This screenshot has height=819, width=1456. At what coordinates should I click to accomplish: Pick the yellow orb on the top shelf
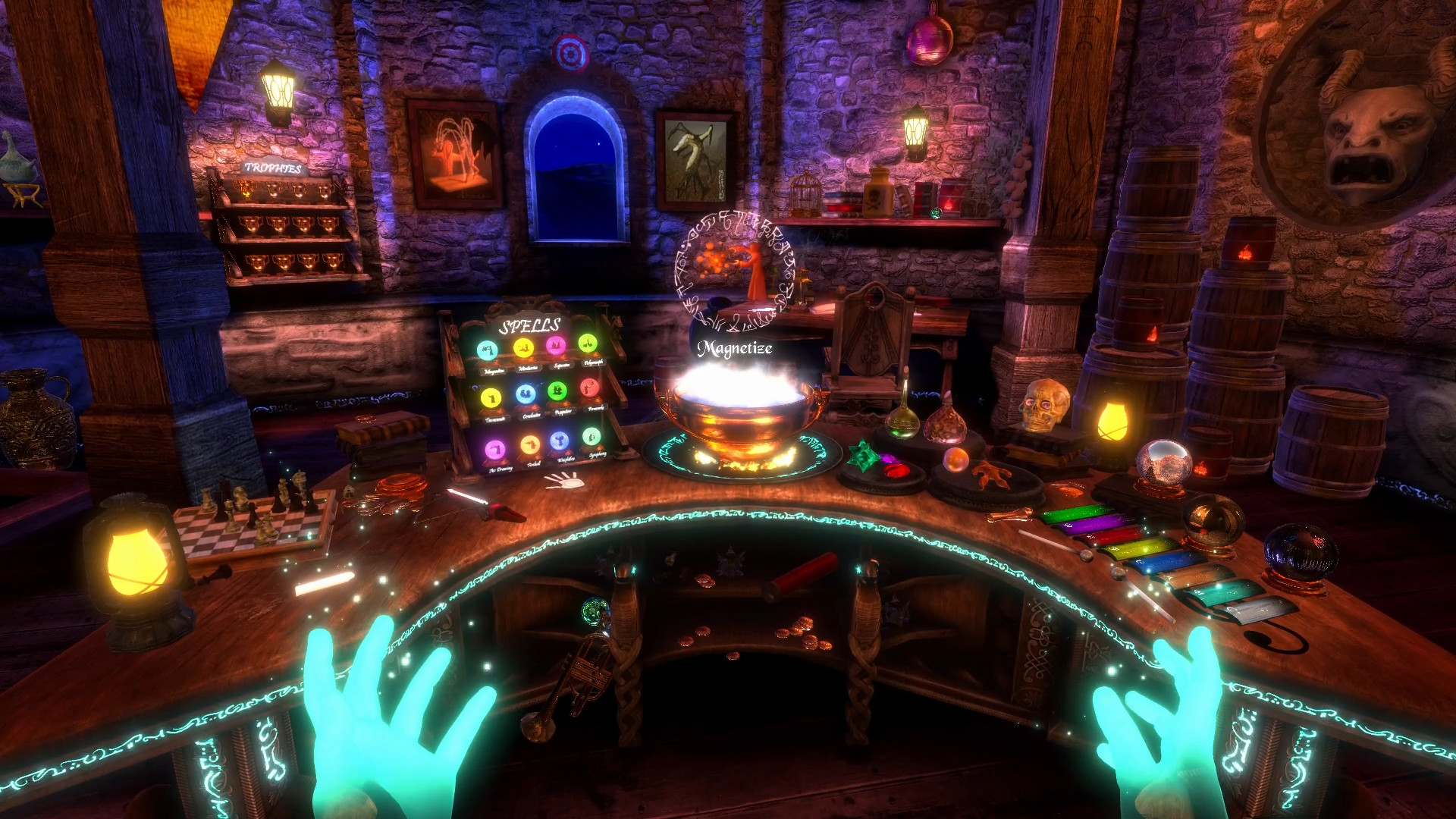pyautogui.click(x=523, y=348)
